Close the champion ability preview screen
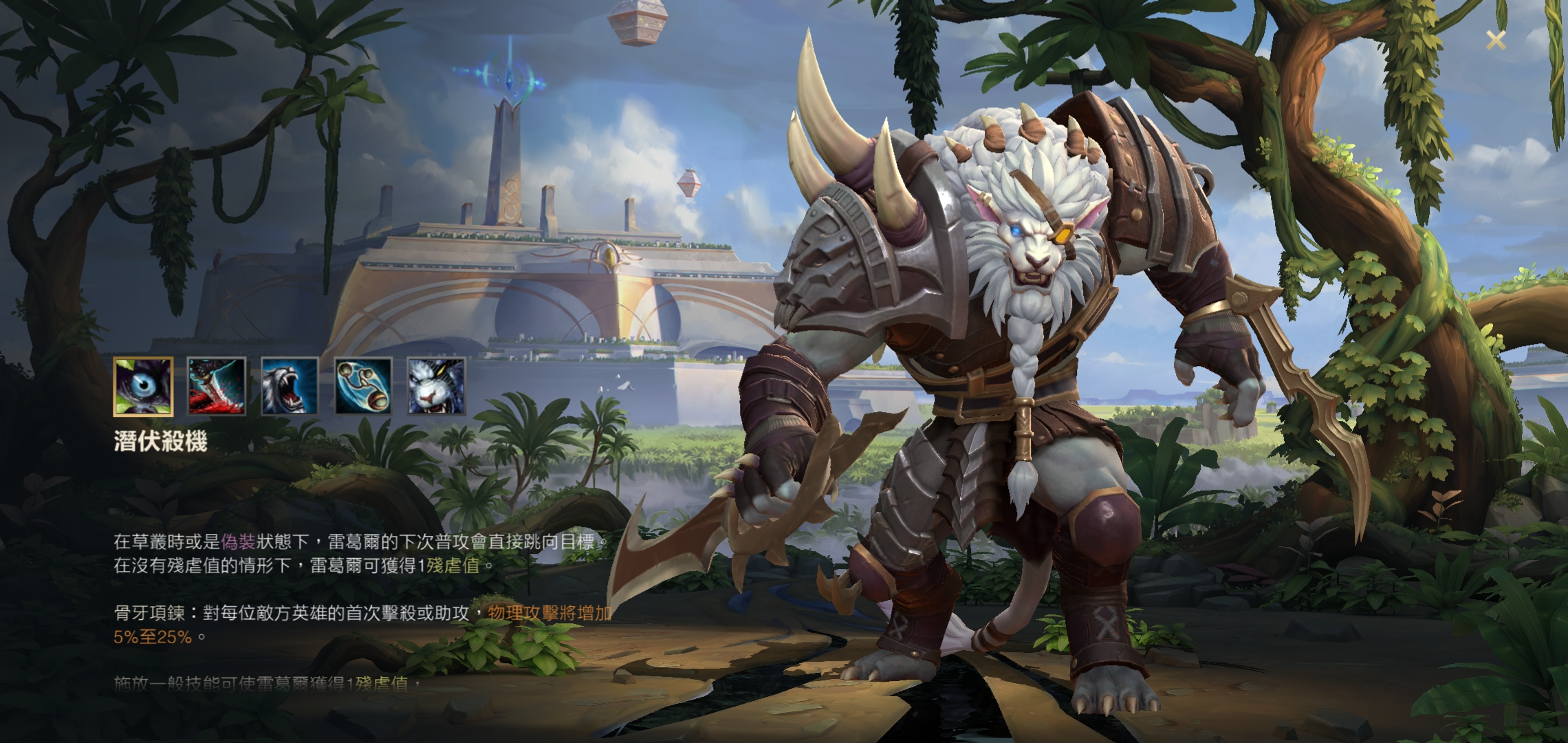The width and height of the screenshot is (1568, 743). click(x=1495, y=40)
